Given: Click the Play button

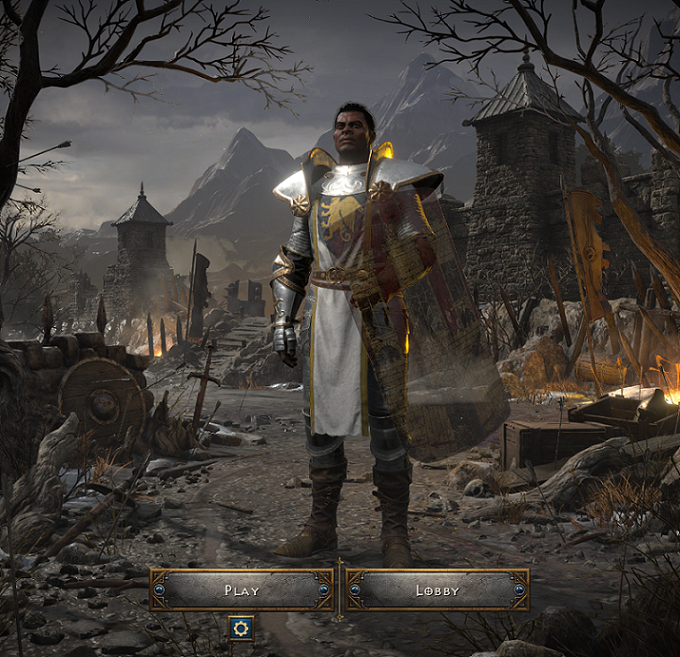Looking at the screenshot, I should pyautogui.click(x=241, y=590).
